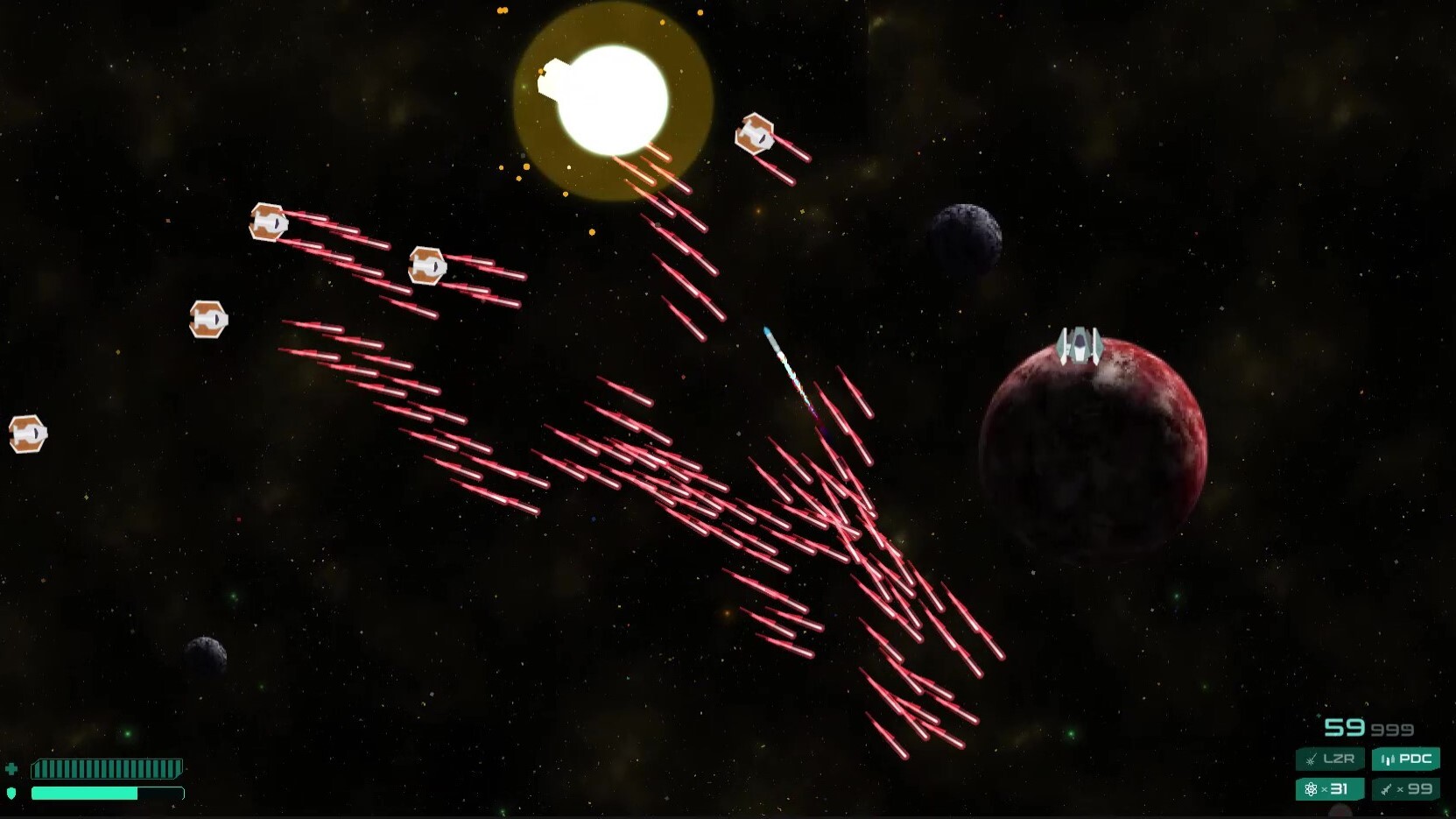Click the enemy ship at the far-left edge
The image size is (1456, 819).
pos(26,433)
